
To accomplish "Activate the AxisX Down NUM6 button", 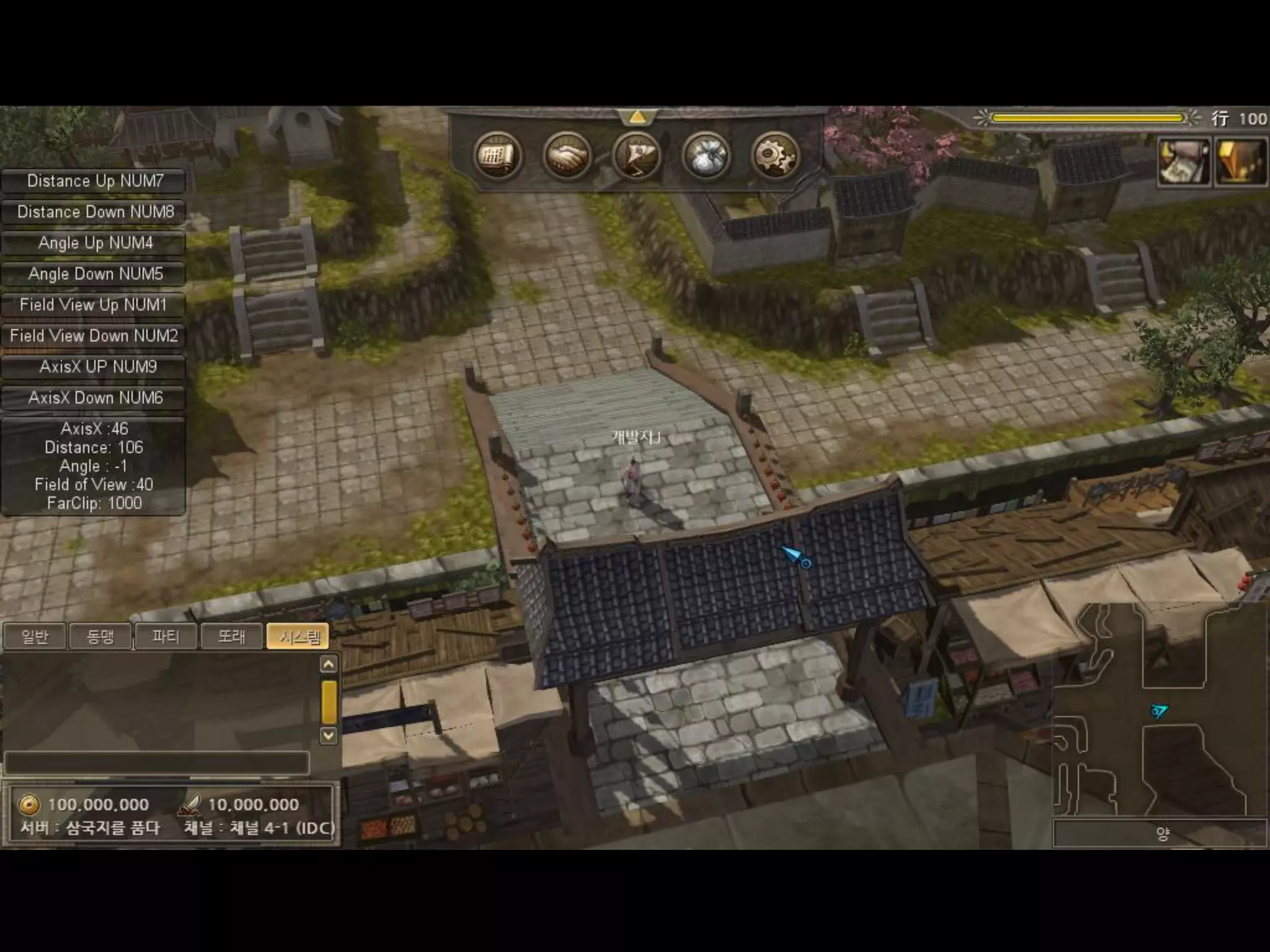I will (94, 398).
